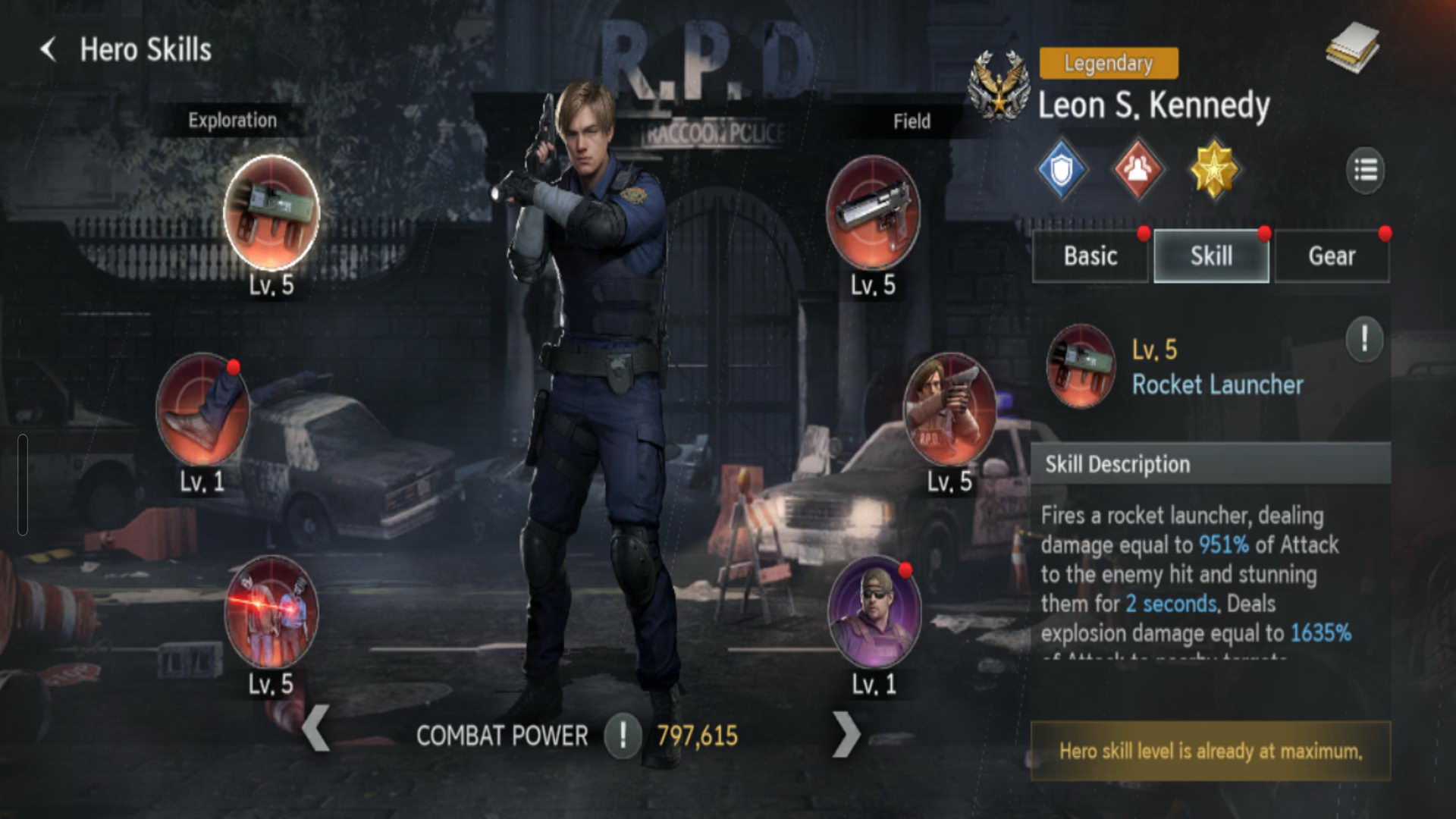
Task: Show next hero with right arrow
Action: pos(846,734)
